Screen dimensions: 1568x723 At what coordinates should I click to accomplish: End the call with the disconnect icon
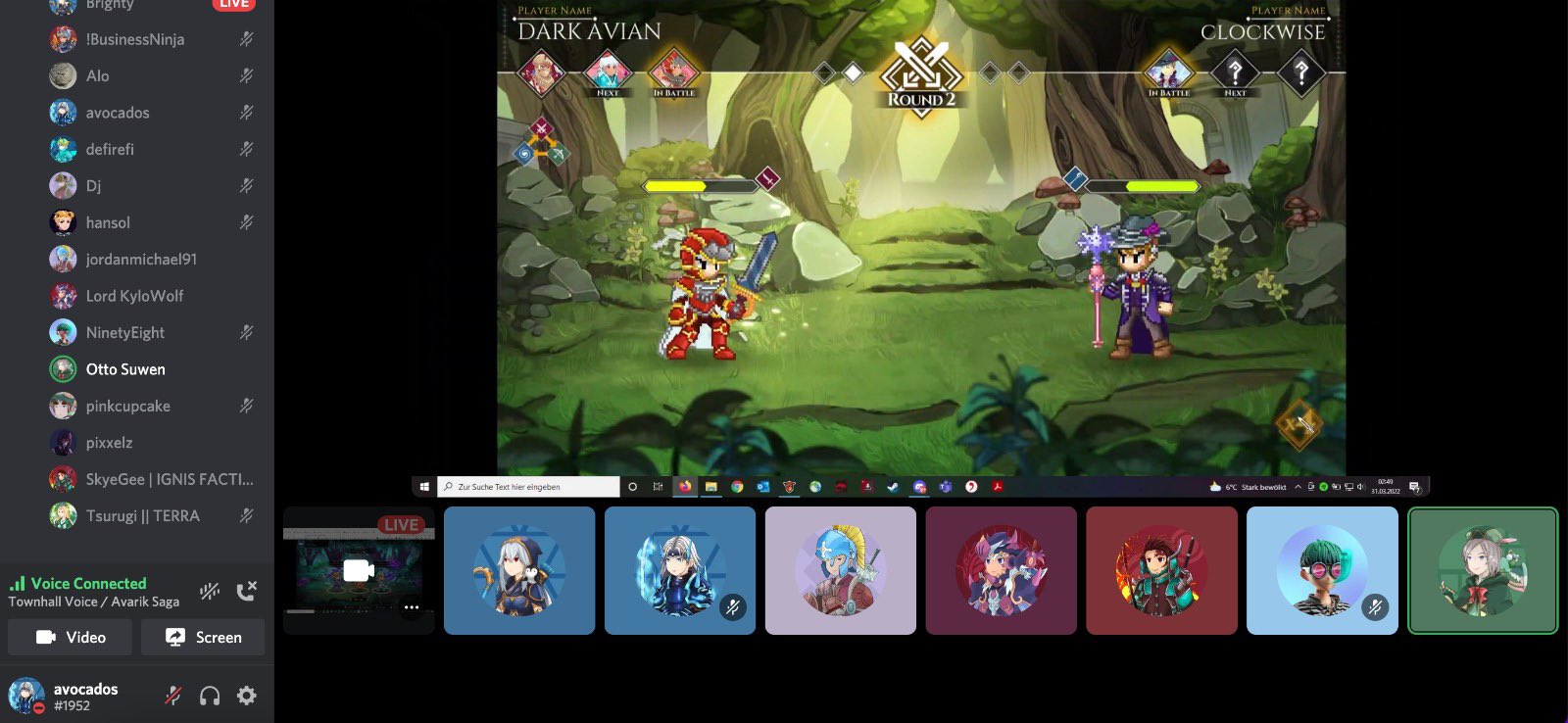(x=248, y=591)
